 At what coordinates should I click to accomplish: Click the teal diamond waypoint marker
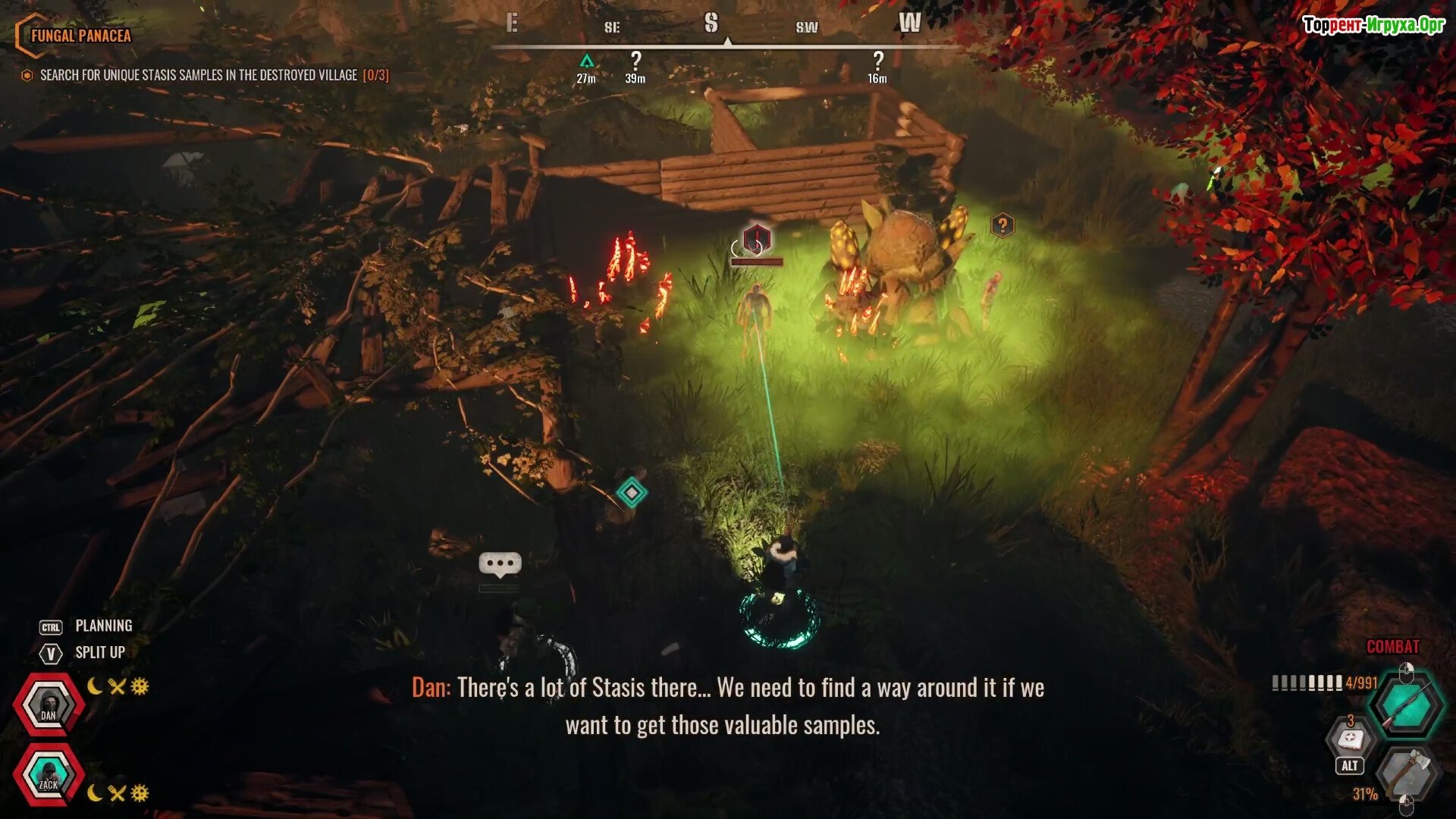tap(632, 492)
